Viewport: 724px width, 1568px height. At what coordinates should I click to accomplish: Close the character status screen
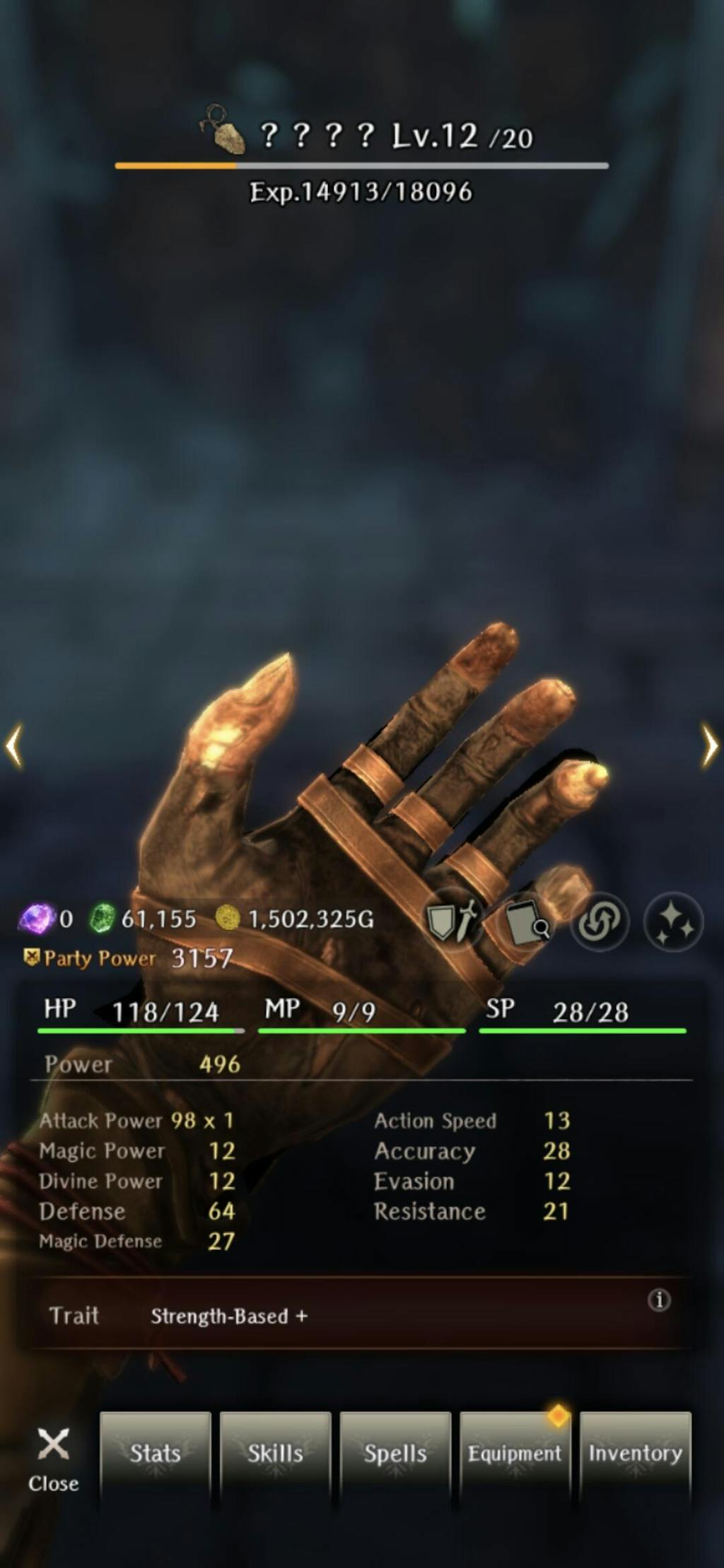[x=53, y=1460]
